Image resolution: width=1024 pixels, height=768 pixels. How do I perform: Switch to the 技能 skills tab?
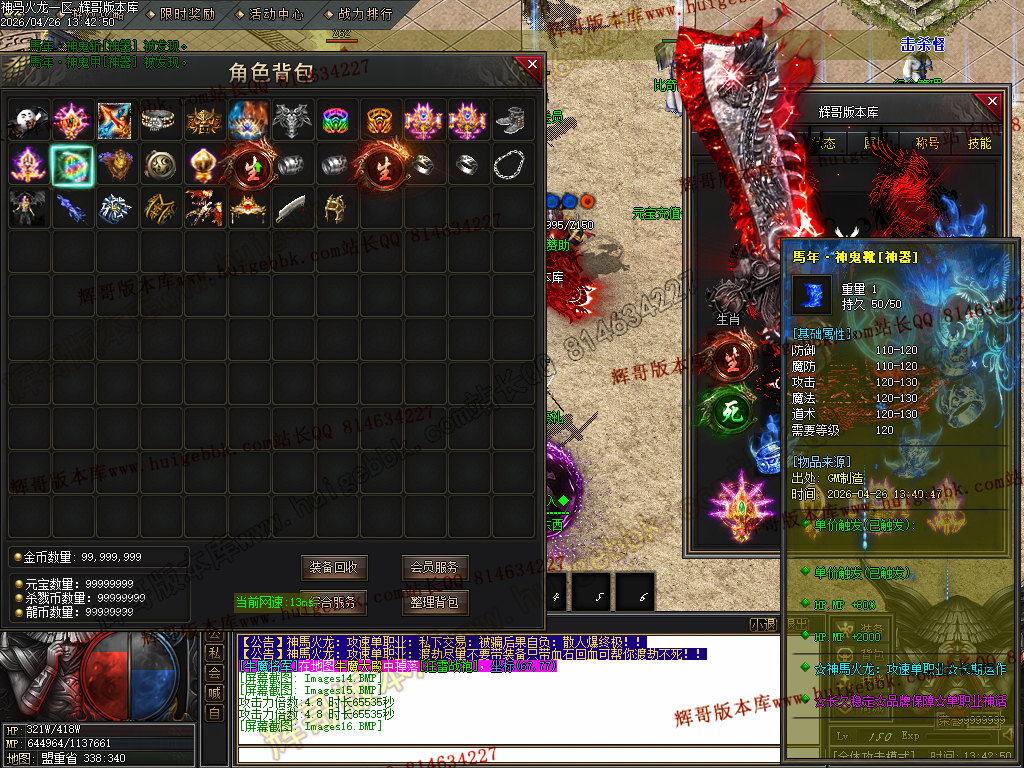click(979, 143)
